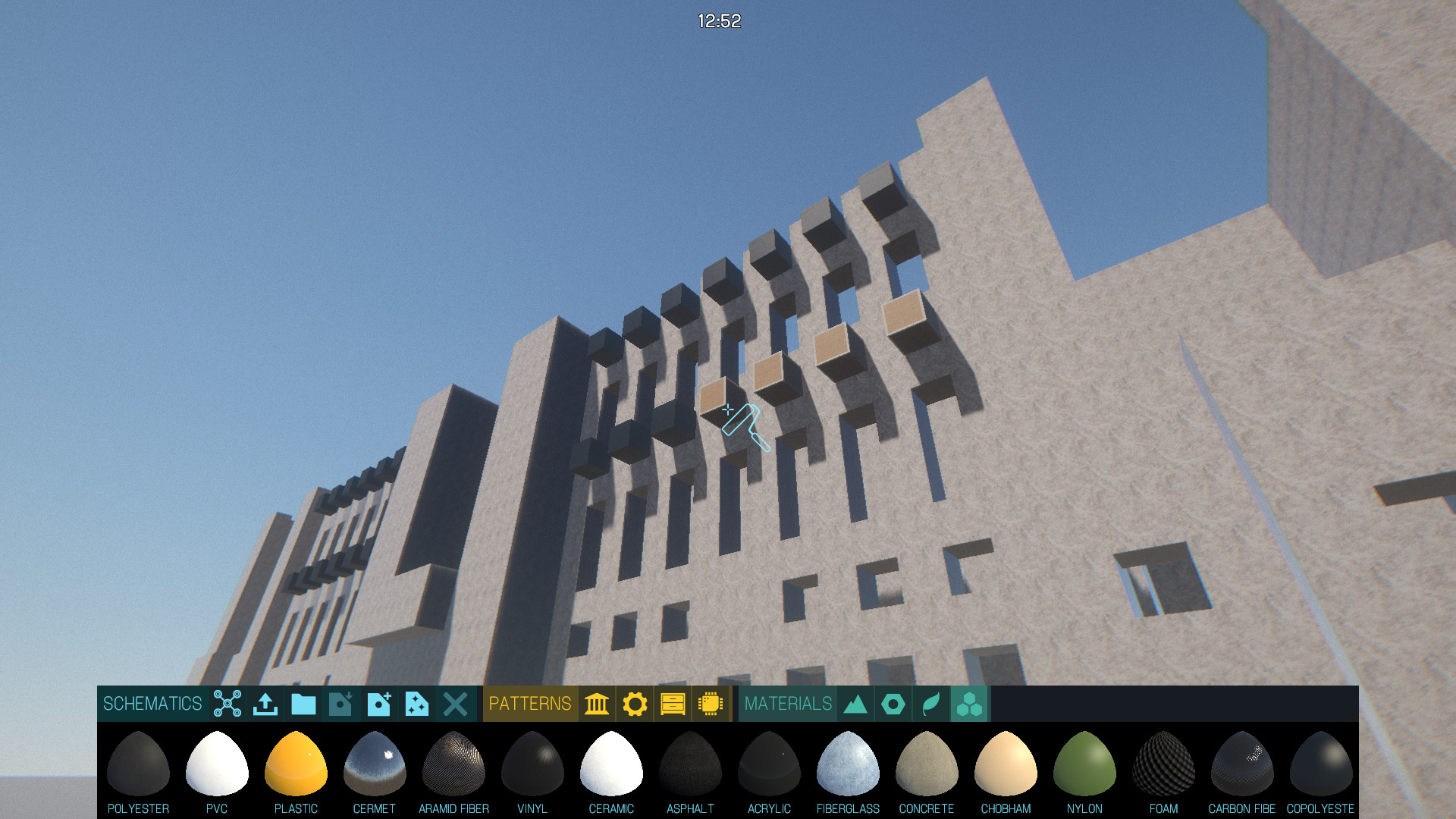Image resolution: width=1456 pixels, height=819 pixels.
Task: Open the schematics folder icon
Action: pos(303,704)
